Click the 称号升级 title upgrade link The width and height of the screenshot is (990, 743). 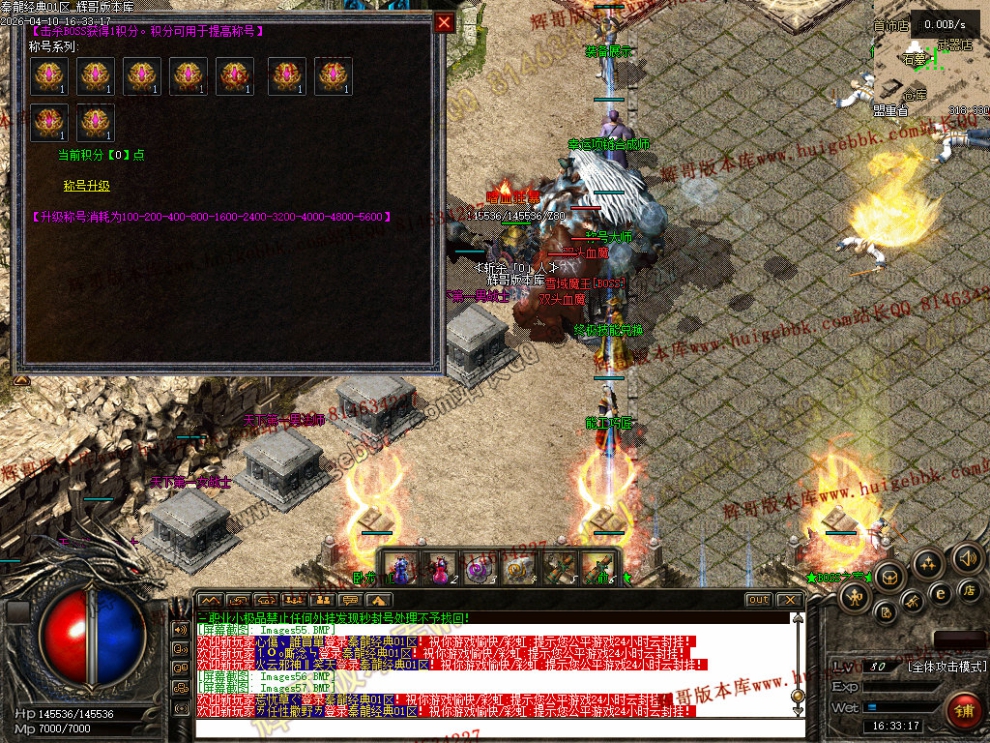click(x=87, y=186)
